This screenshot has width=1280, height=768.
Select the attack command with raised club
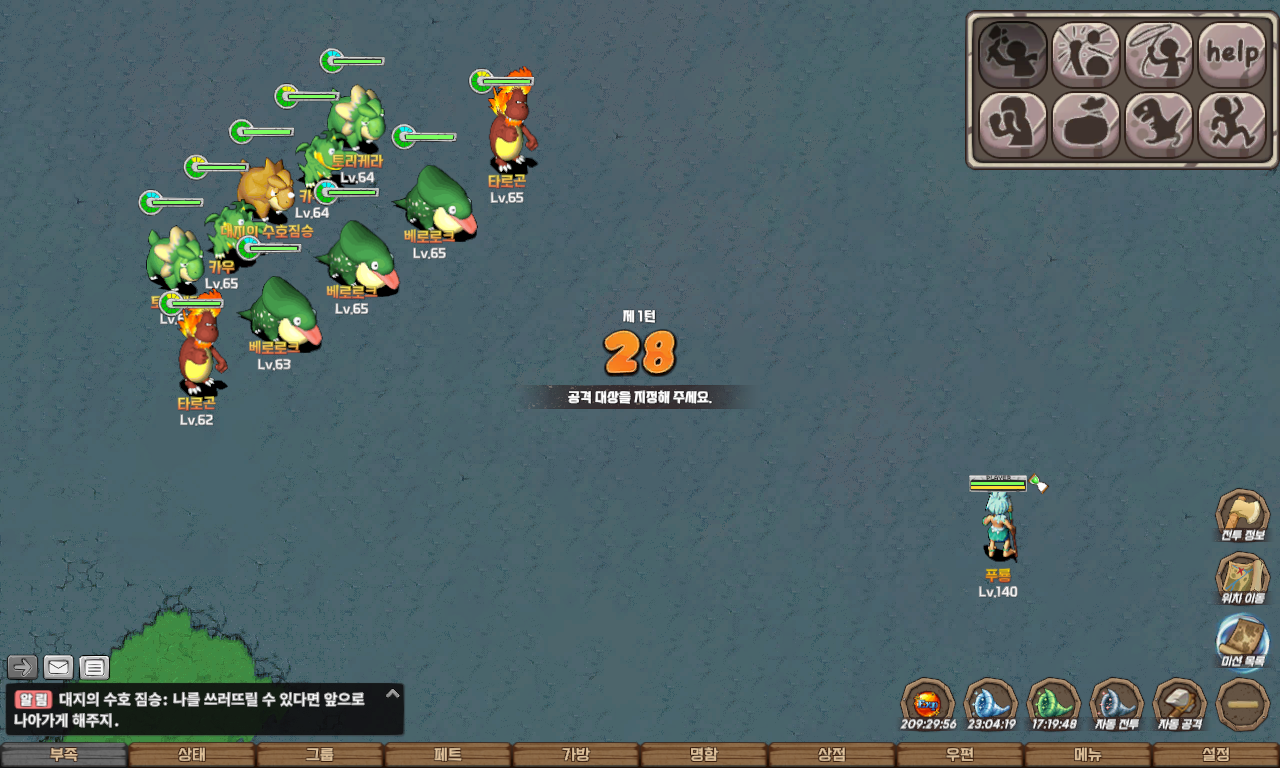[1012, 54]
